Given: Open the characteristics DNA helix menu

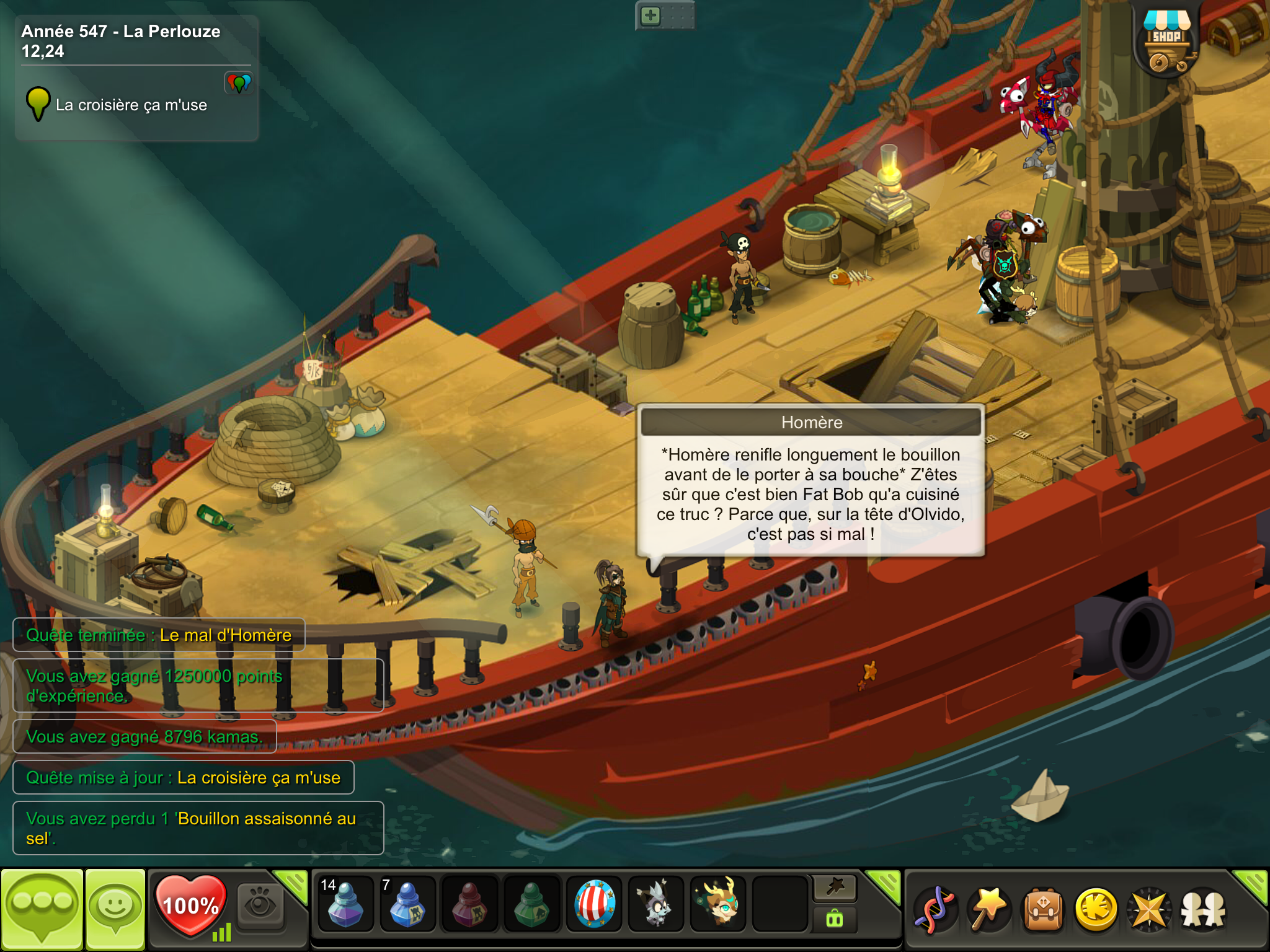Looking at the screenshot, I should 935,909.
